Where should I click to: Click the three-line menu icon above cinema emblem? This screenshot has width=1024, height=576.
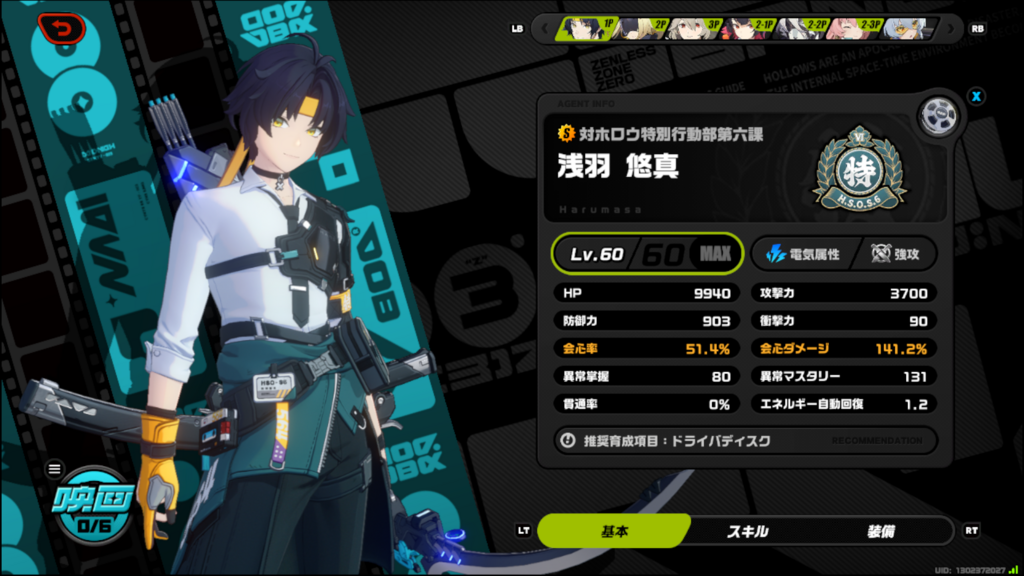tap(55, 468)
